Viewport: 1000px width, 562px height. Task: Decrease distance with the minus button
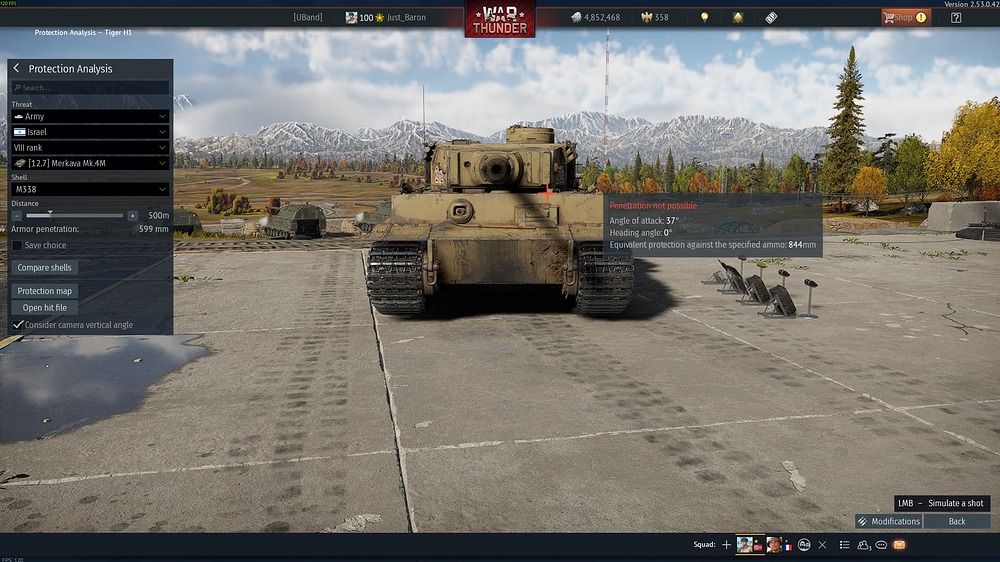[x=17, y=215]
